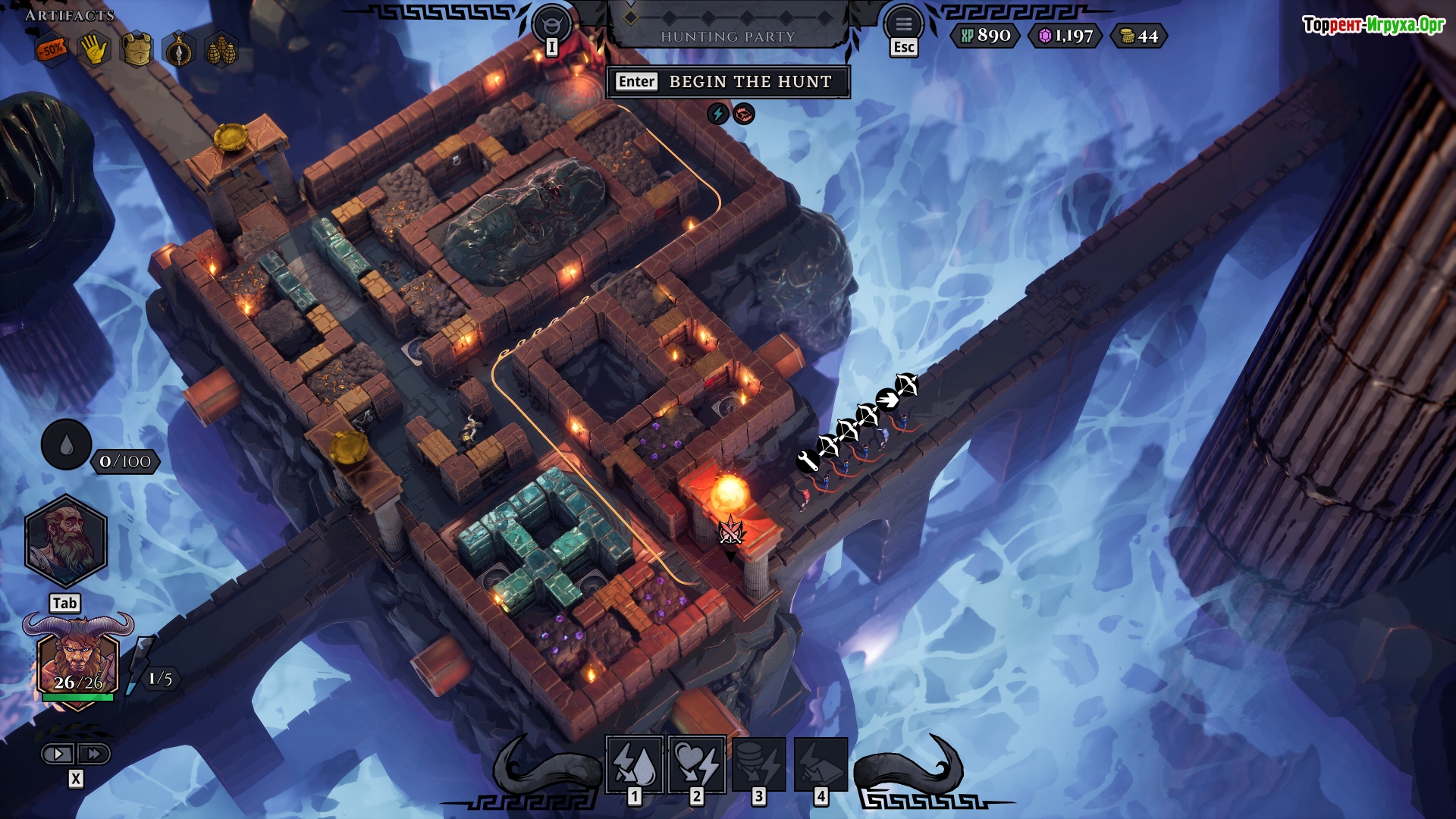
Task: Activate the lightning-to-block ability
Action: pyautogui.click(x=821, y=764)
